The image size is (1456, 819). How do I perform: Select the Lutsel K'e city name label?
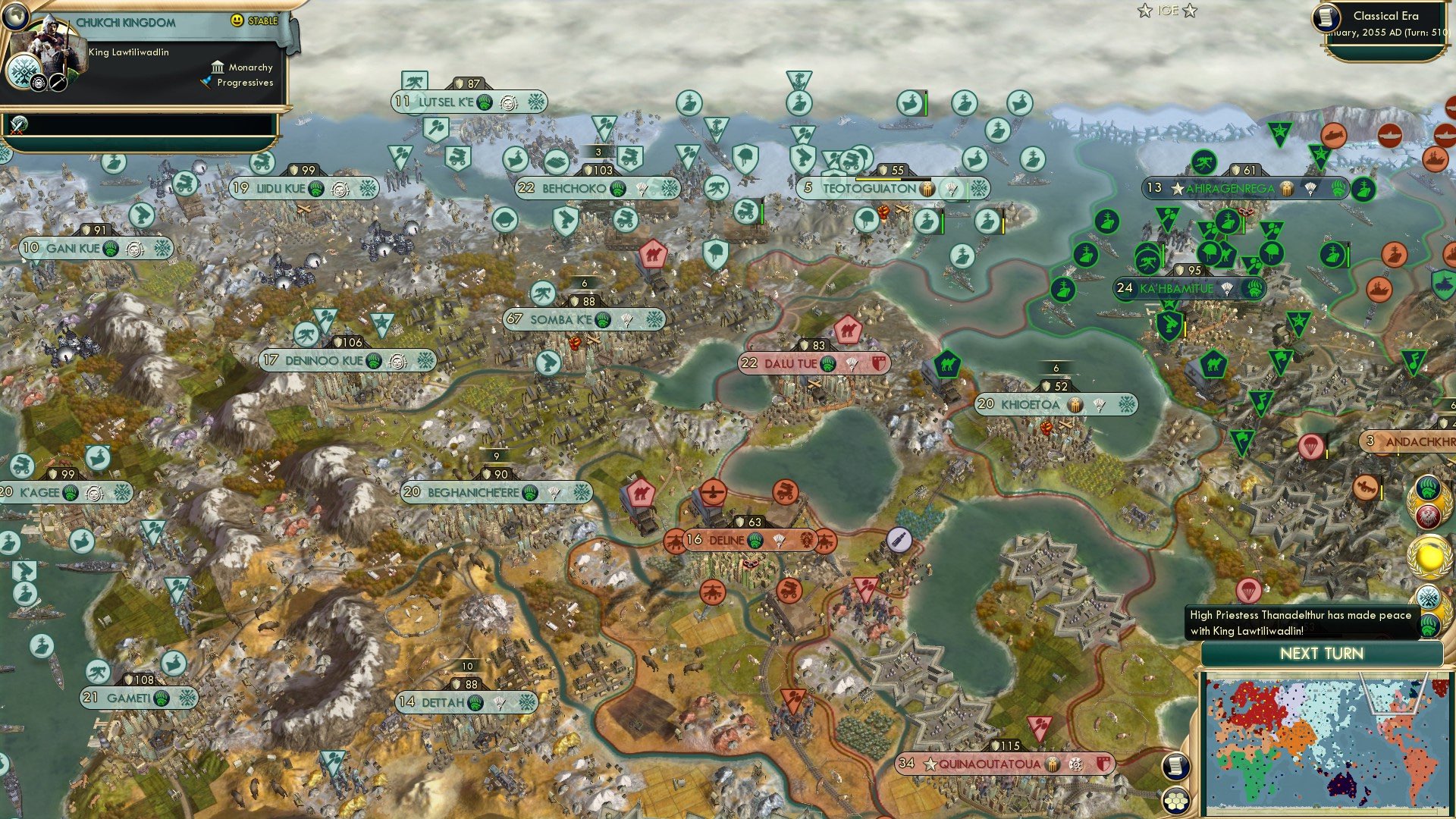[448, 101]
